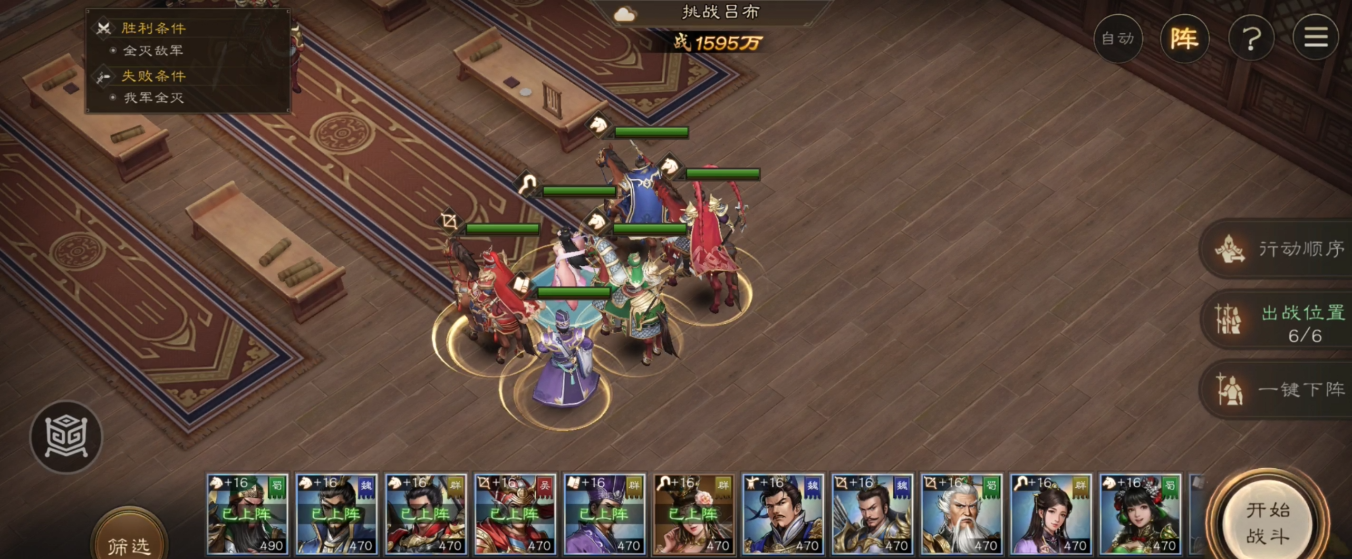Open the 筛选 hero filter

tap(129, 544)
